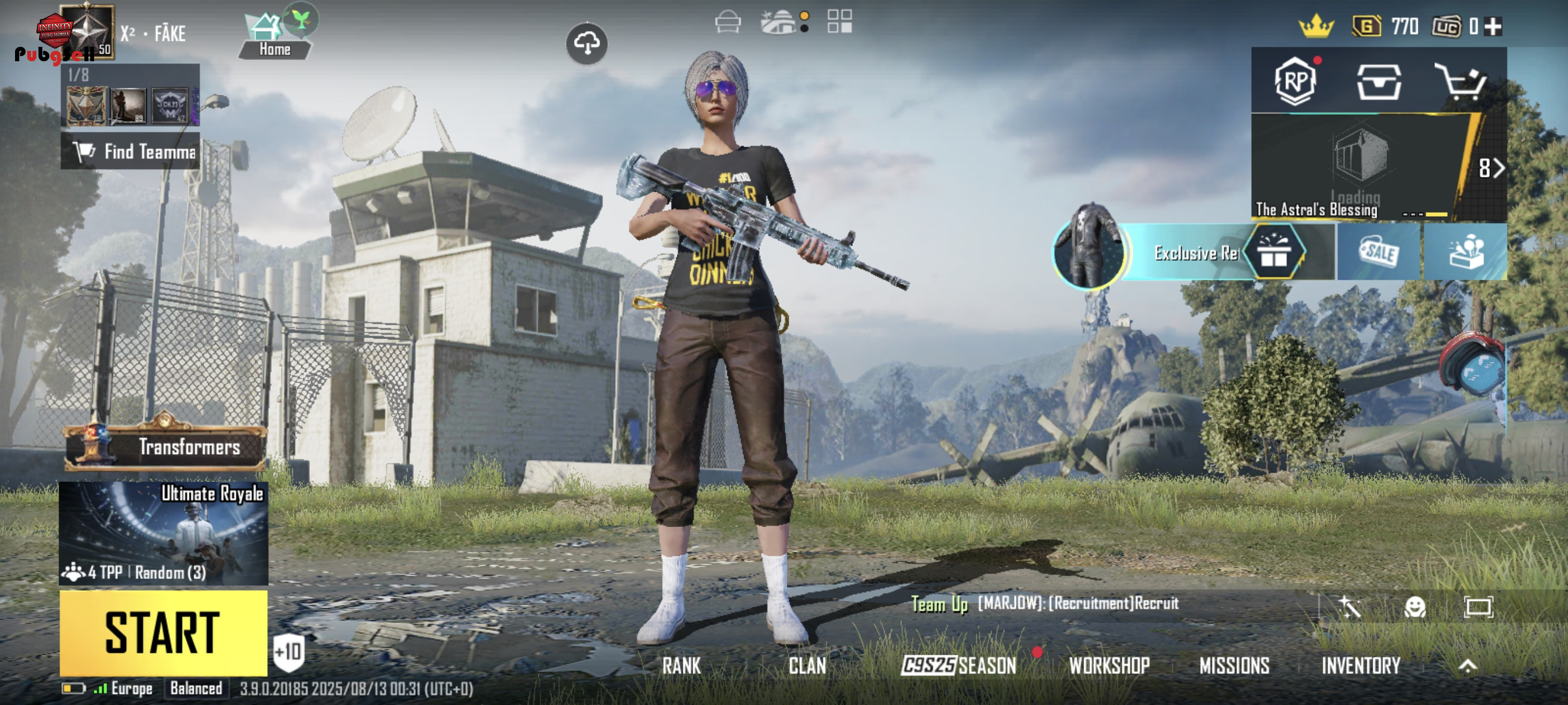Image resolution: width=1568 pixels, height=705 pixels.
Task: Open the emote smiley face icon
Action: [x=1414, y=606]
